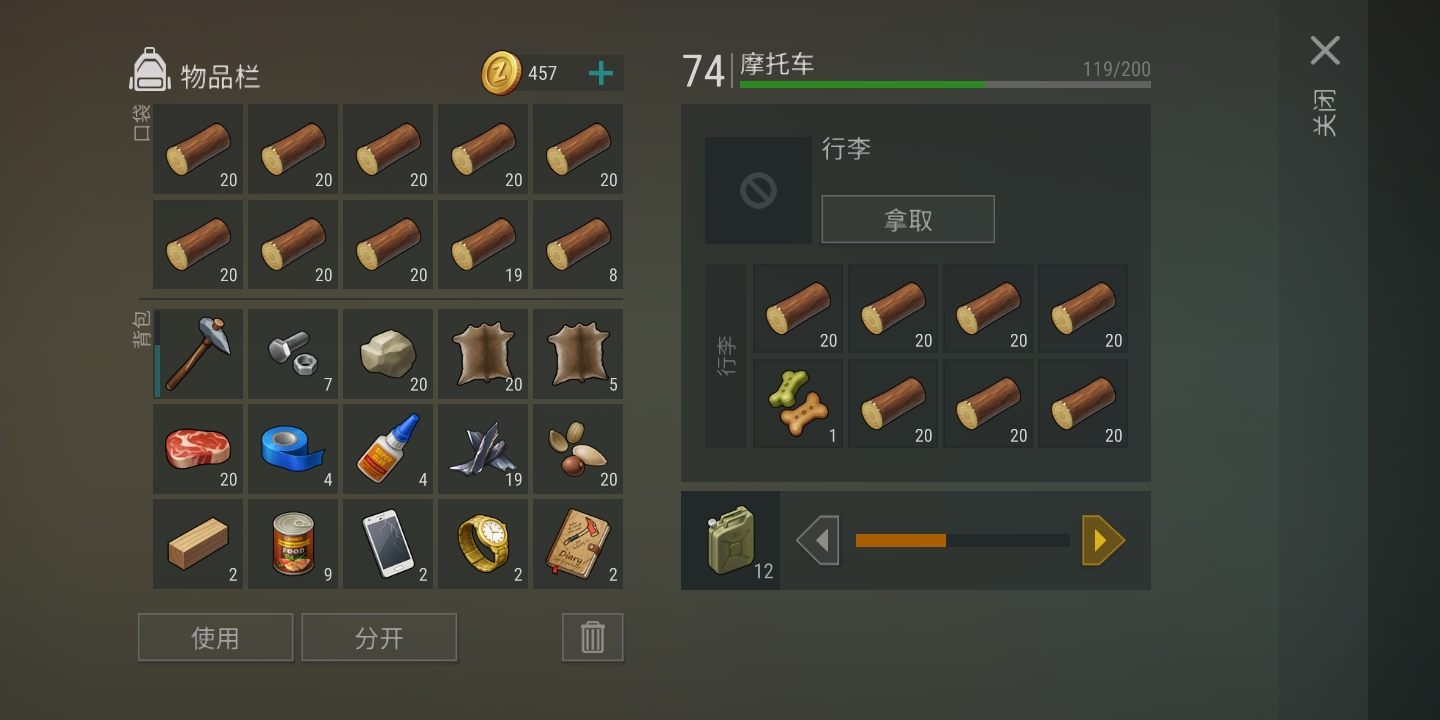
Task: Click the golden watch item
Action: pyautogui.click(x=482, y=543)
